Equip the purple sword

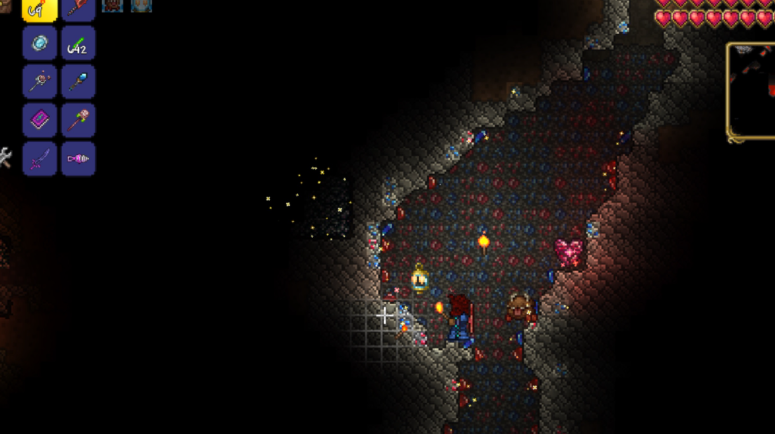tap(39, 158)
